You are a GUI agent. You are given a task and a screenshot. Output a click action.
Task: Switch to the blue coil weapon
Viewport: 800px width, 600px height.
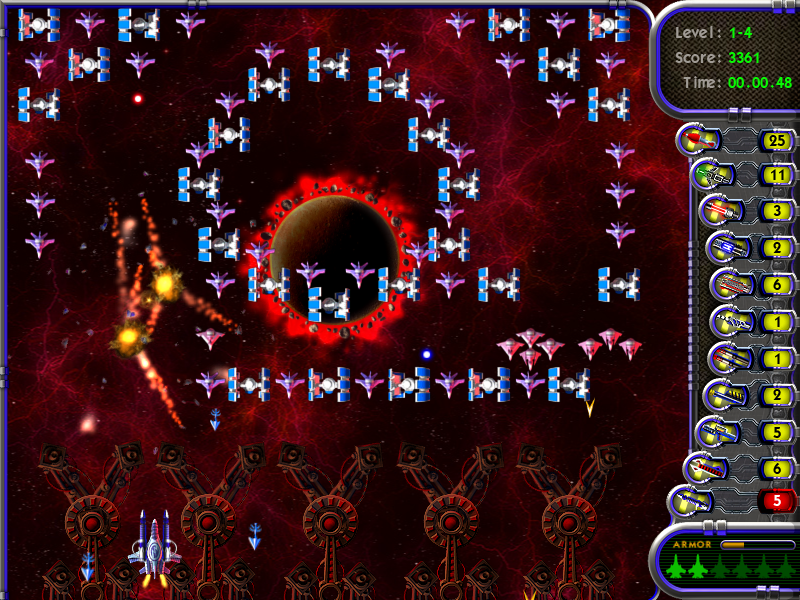[x=723, y=248]
